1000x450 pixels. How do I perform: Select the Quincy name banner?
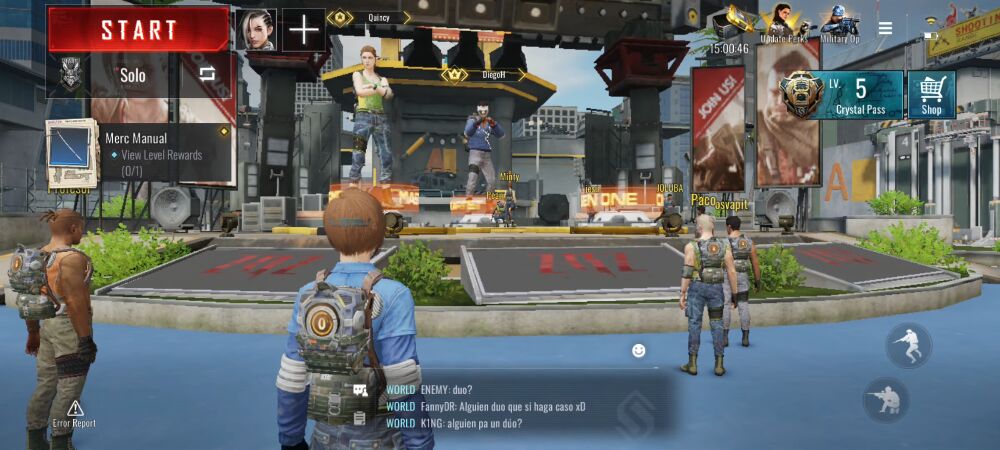point(370,17)
